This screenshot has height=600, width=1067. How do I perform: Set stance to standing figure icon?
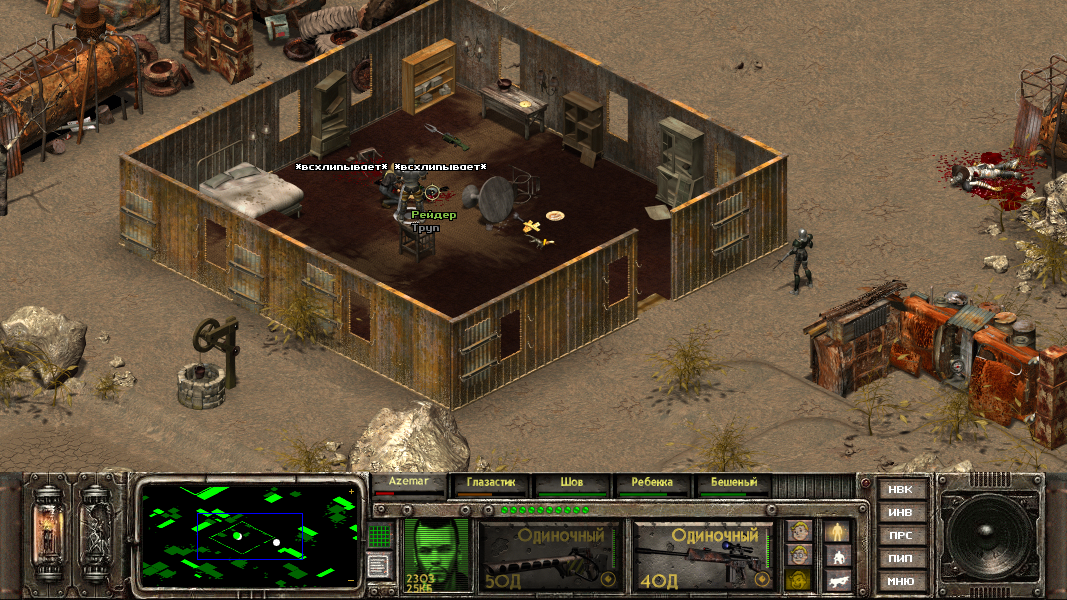coord(836,530)
